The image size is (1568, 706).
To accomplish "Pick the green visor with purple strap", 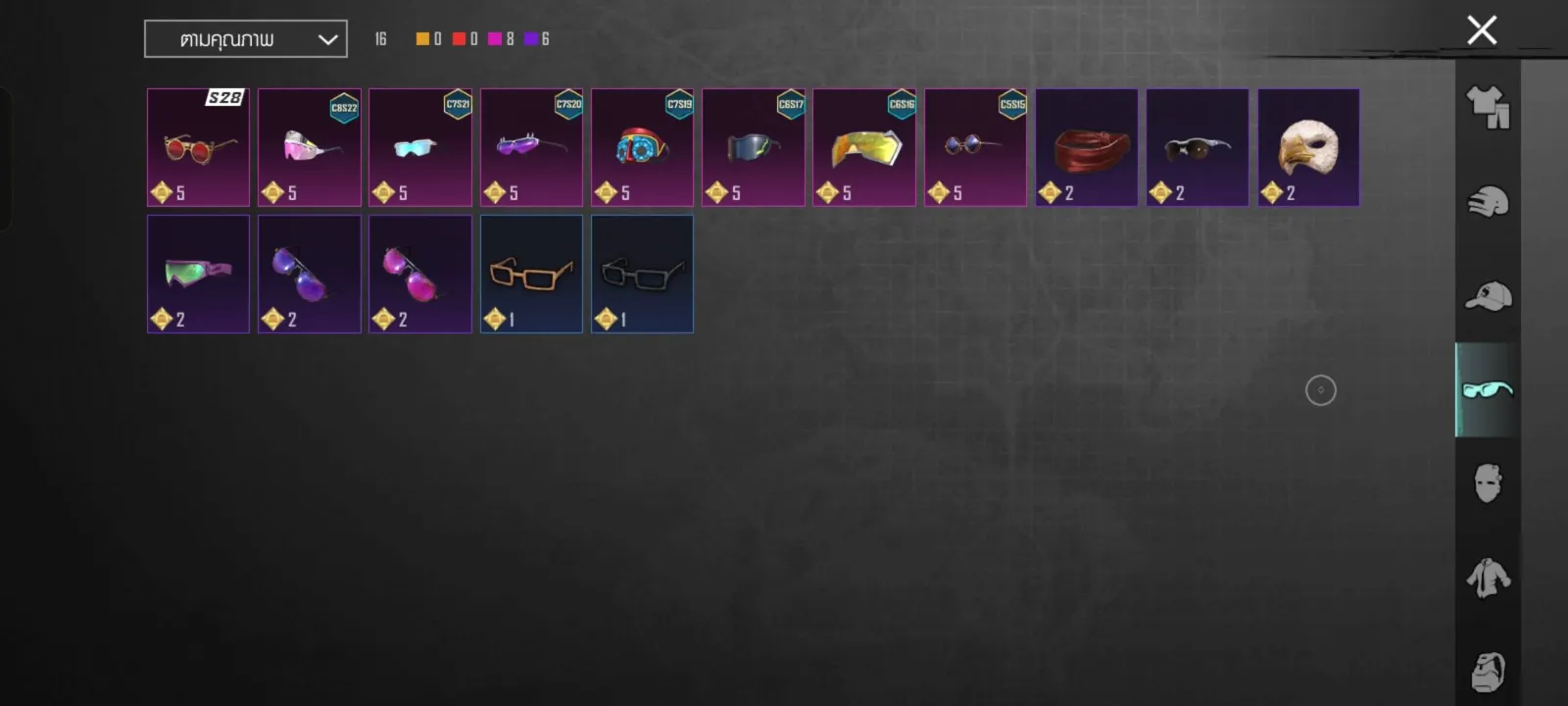I will (x=198, y=275).
